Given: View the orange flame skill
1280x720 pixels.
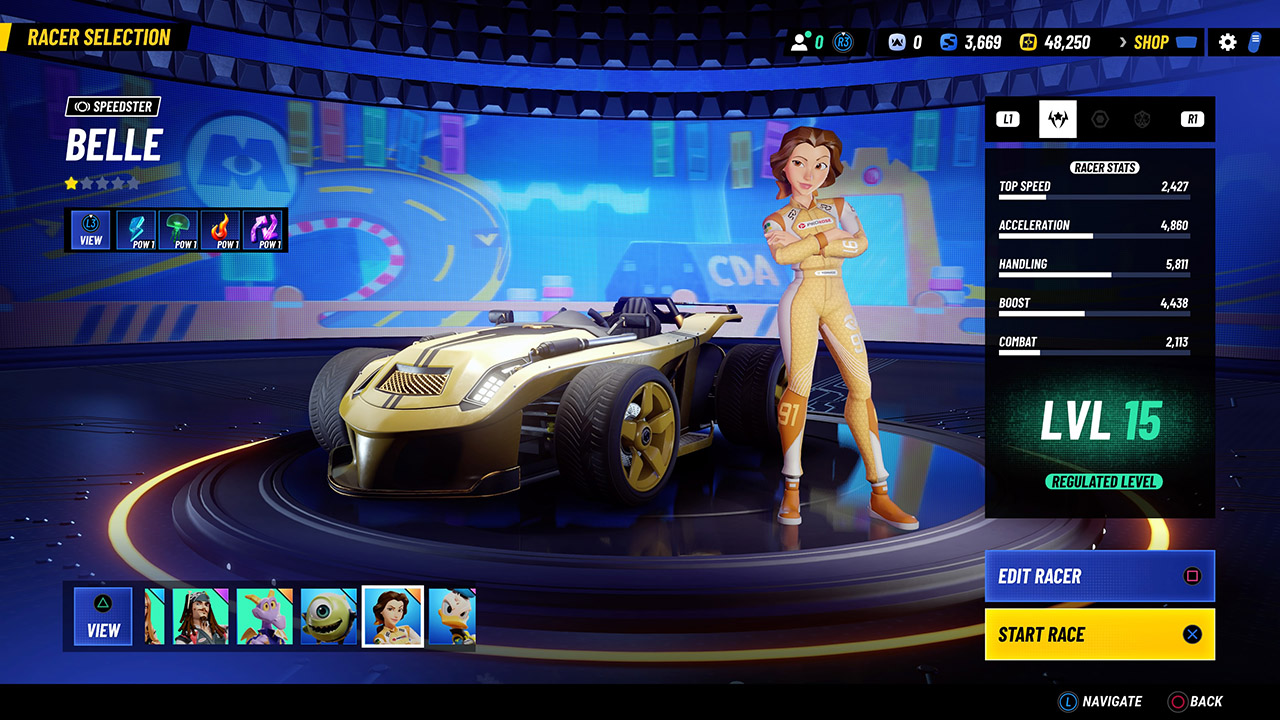Looking at the screenshot, I should coord(221,229).
